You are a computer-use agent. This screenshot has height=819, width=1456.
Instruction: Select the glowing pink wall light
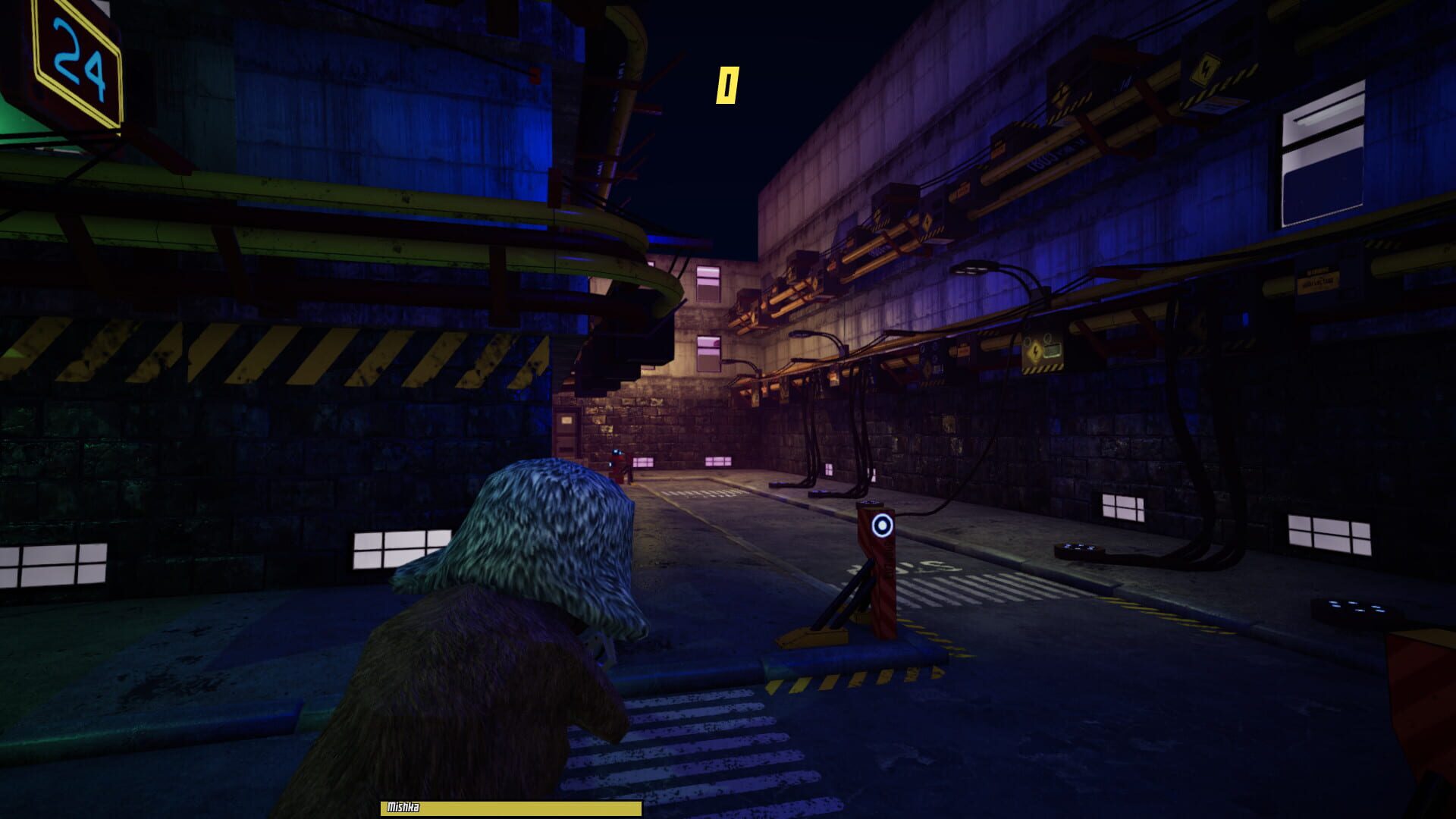[x=644, y=461]
